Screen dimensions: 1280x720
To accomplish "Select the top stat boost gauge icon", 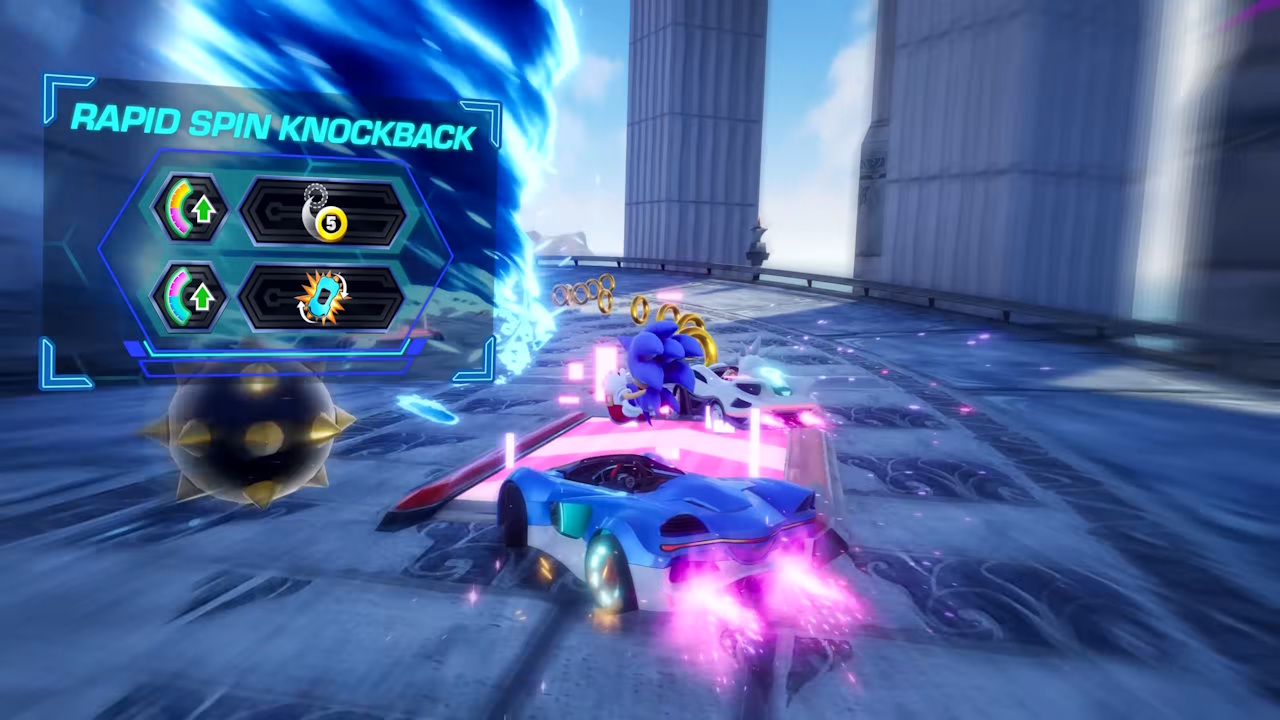I will [190, 208].
